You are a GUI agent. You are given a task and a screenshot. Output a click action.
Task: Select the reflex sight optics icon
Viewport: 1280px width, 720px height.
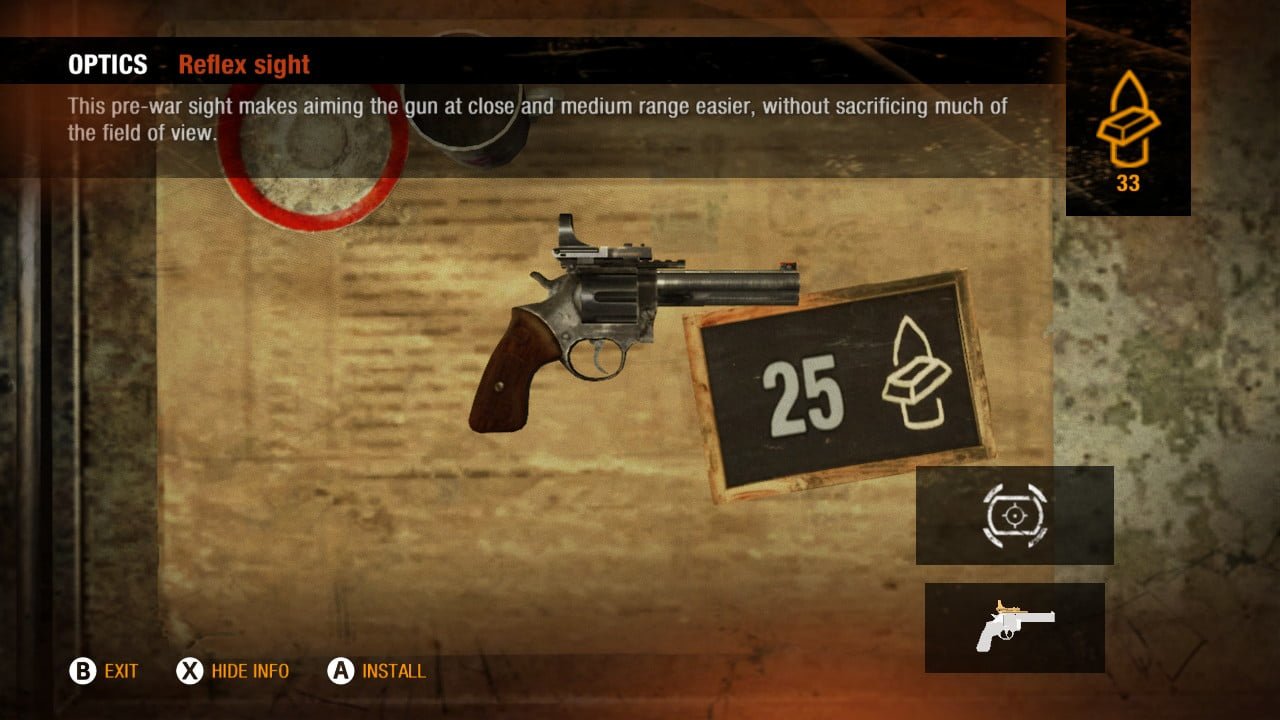[x=1014, y=515]
